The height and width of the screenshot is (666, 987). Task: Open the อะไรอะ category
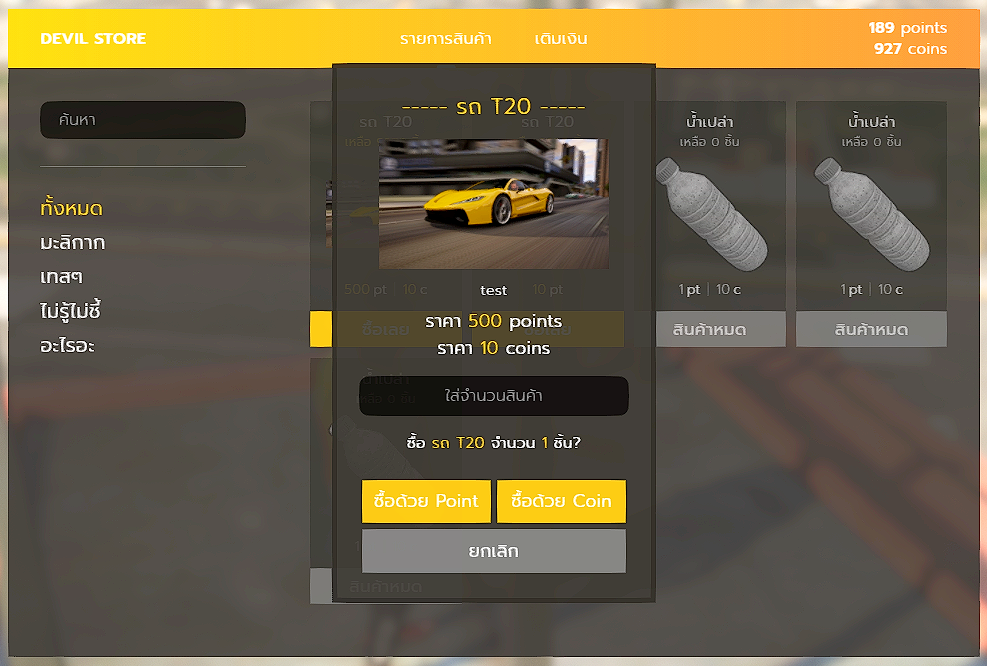[x=68, y=346]
